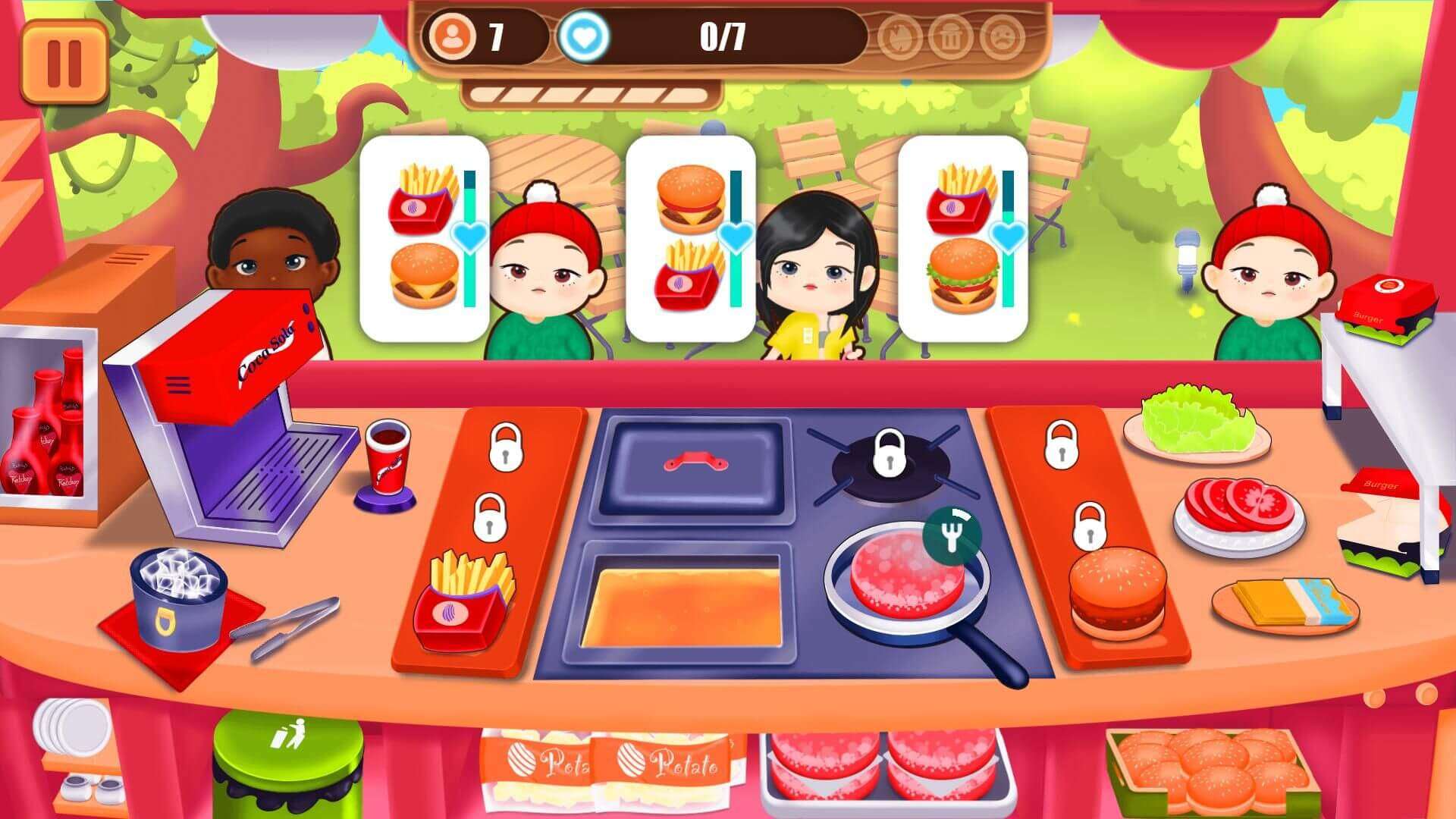Add tomato slices from the plate
The width and height of the screenshot is (1456, 819).
1238,508
